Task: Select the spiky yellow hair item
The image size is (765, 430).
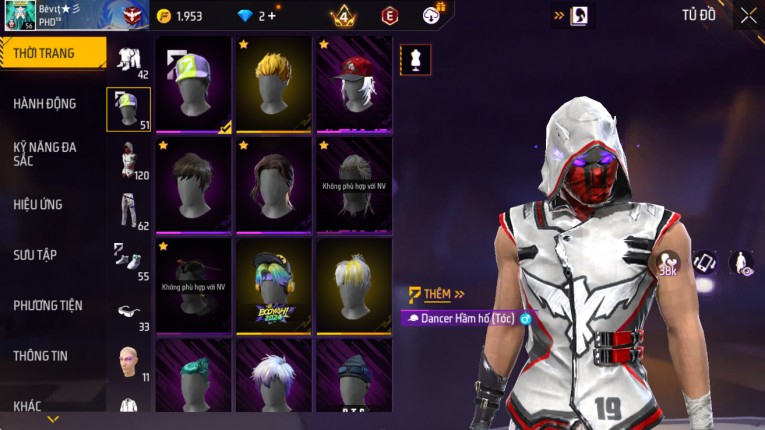Action: coord(274,85)
